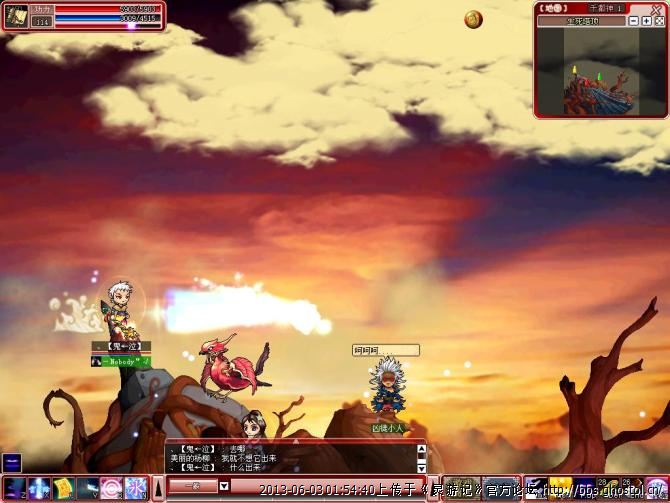Toggle the small blue menu button

click(11, 462)
